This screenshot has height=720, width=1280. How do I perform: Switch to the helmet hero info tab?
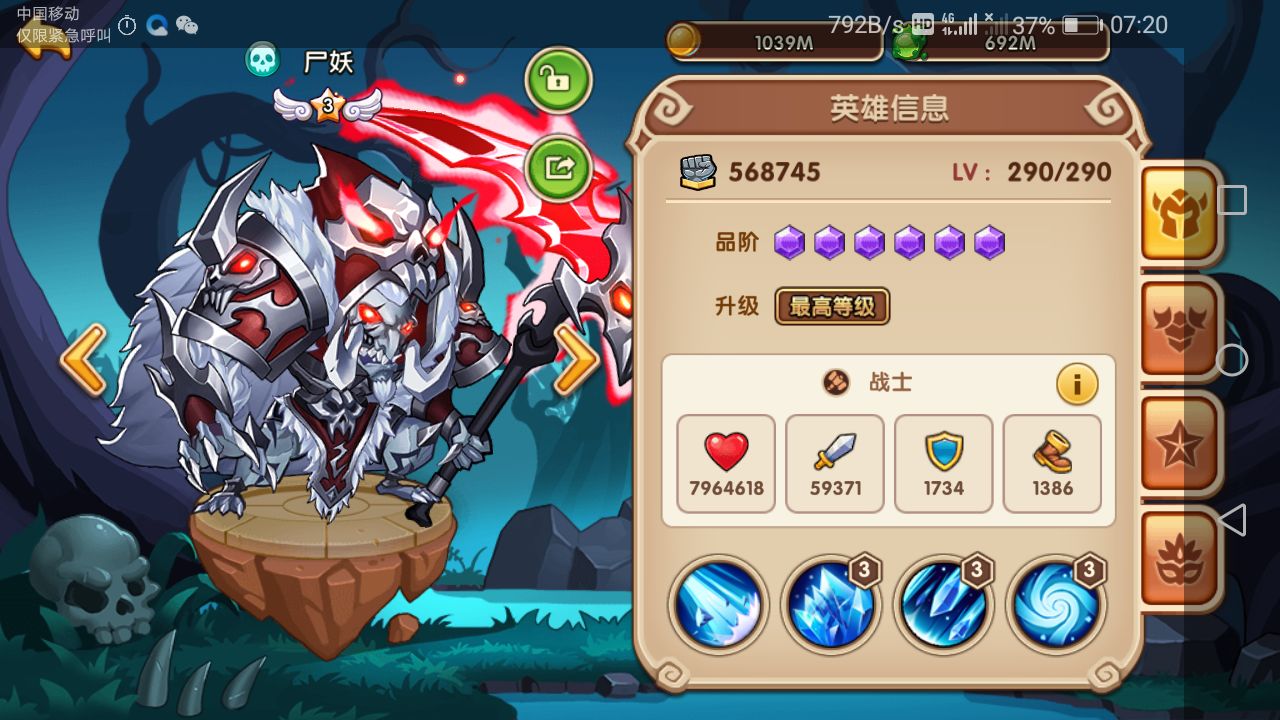coord(1180,212)
